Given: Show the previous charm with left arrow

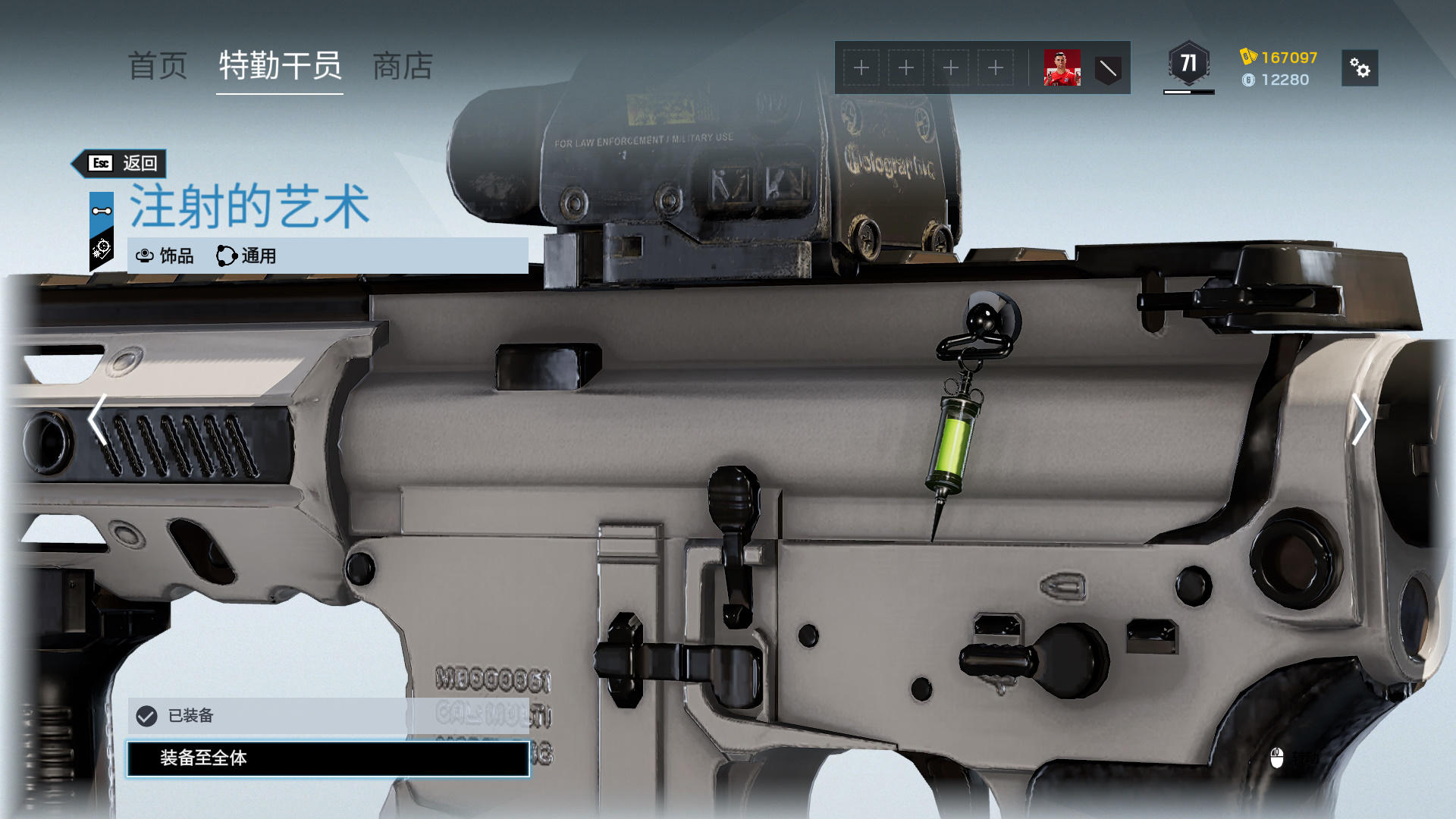Looking at the screenshot, I should click(x=97, y=419).
